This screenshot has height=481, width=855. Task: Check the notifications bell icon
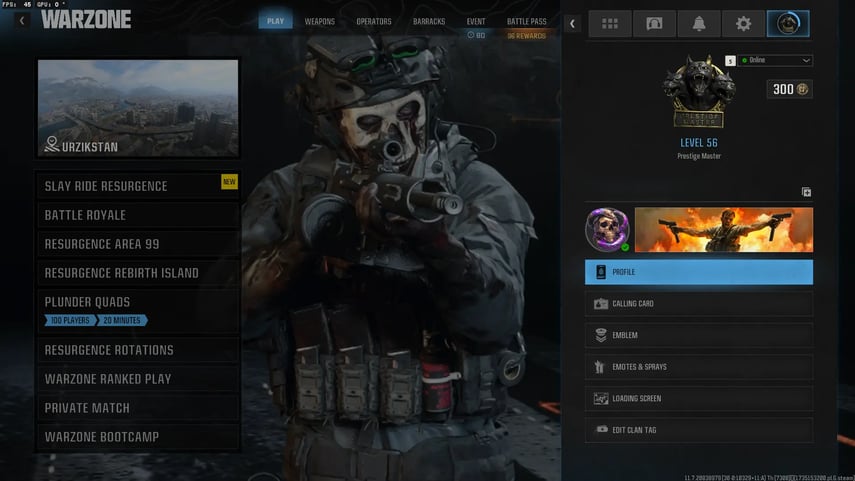699,24
